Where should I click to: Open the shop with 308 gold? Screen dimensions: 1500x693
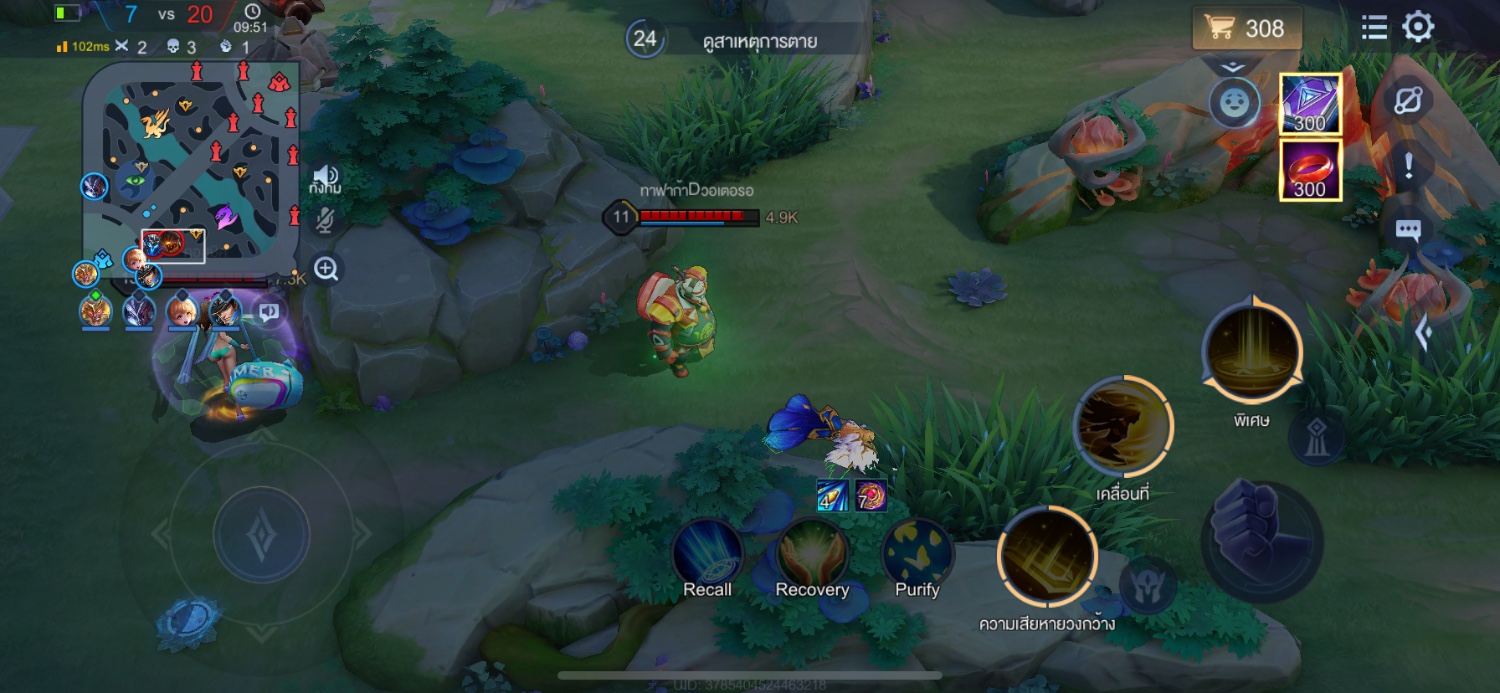point(1247,28)
